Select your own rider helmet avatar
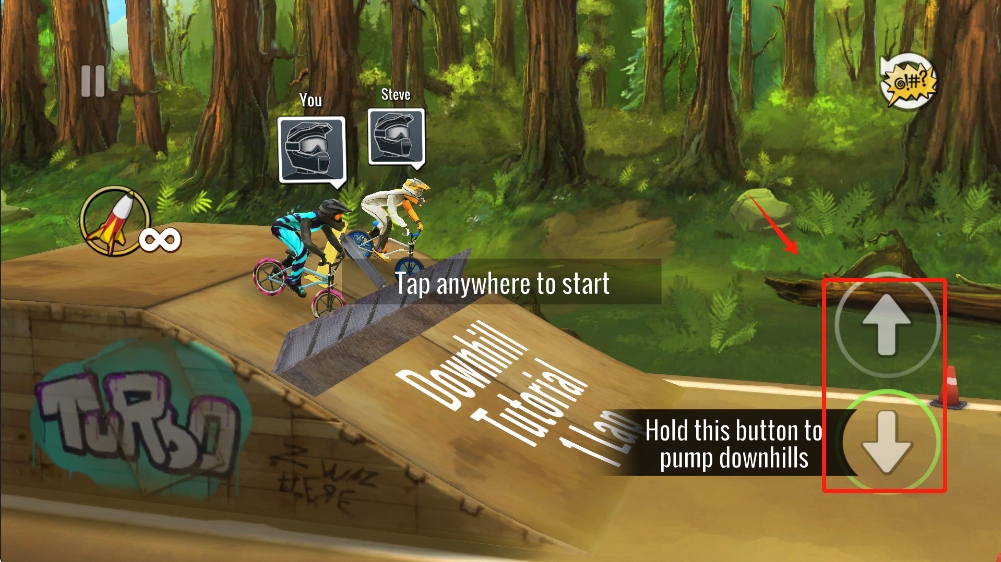This screenshot has height=562, width=1001. coord(311,150)
